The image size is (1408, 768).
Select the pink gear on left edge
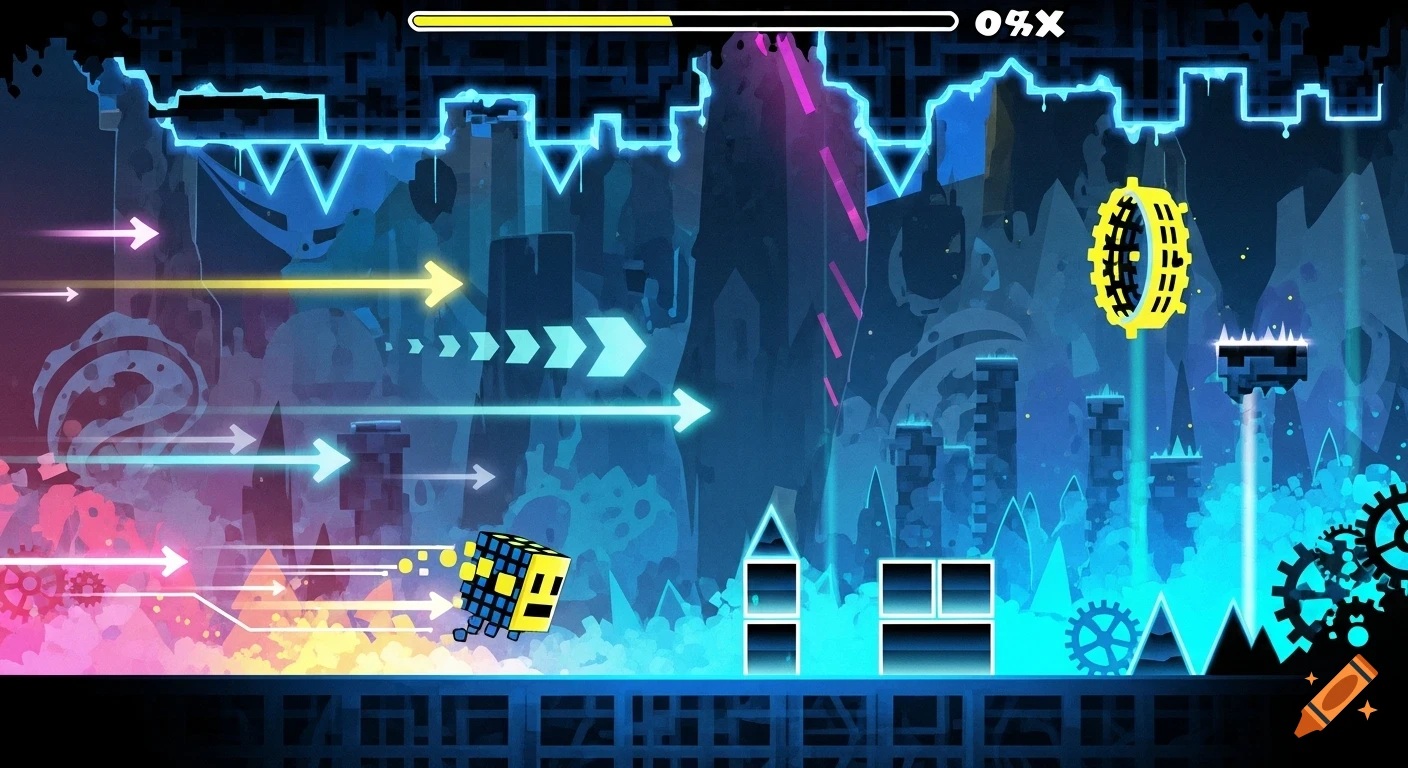[x=30, y=585]
